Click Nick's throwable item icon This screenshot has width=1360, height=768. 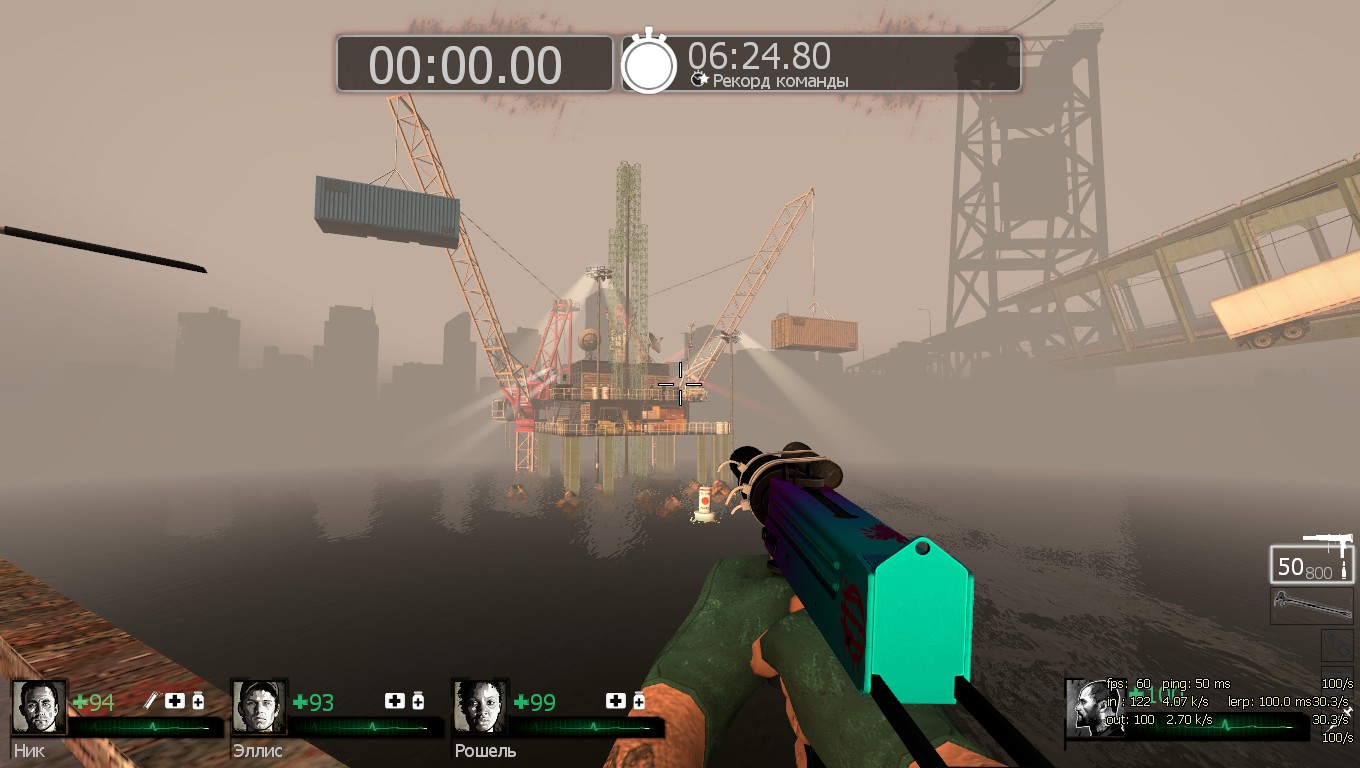click(x=153, y=701)
